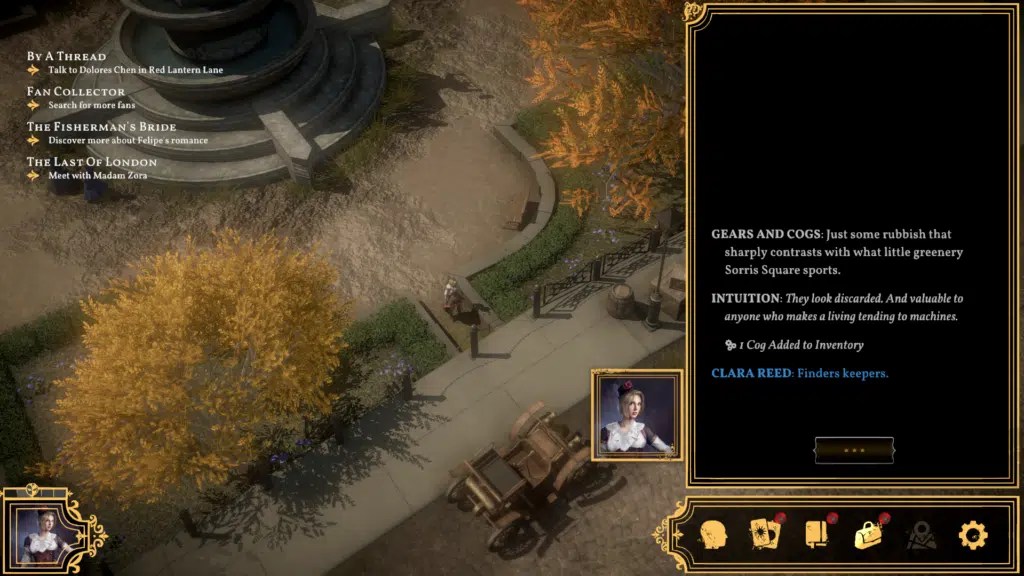The width and height of the screenshot is (1024, 576).
Task: Open the map with the location pin icon
Action: tap(920, 534)
